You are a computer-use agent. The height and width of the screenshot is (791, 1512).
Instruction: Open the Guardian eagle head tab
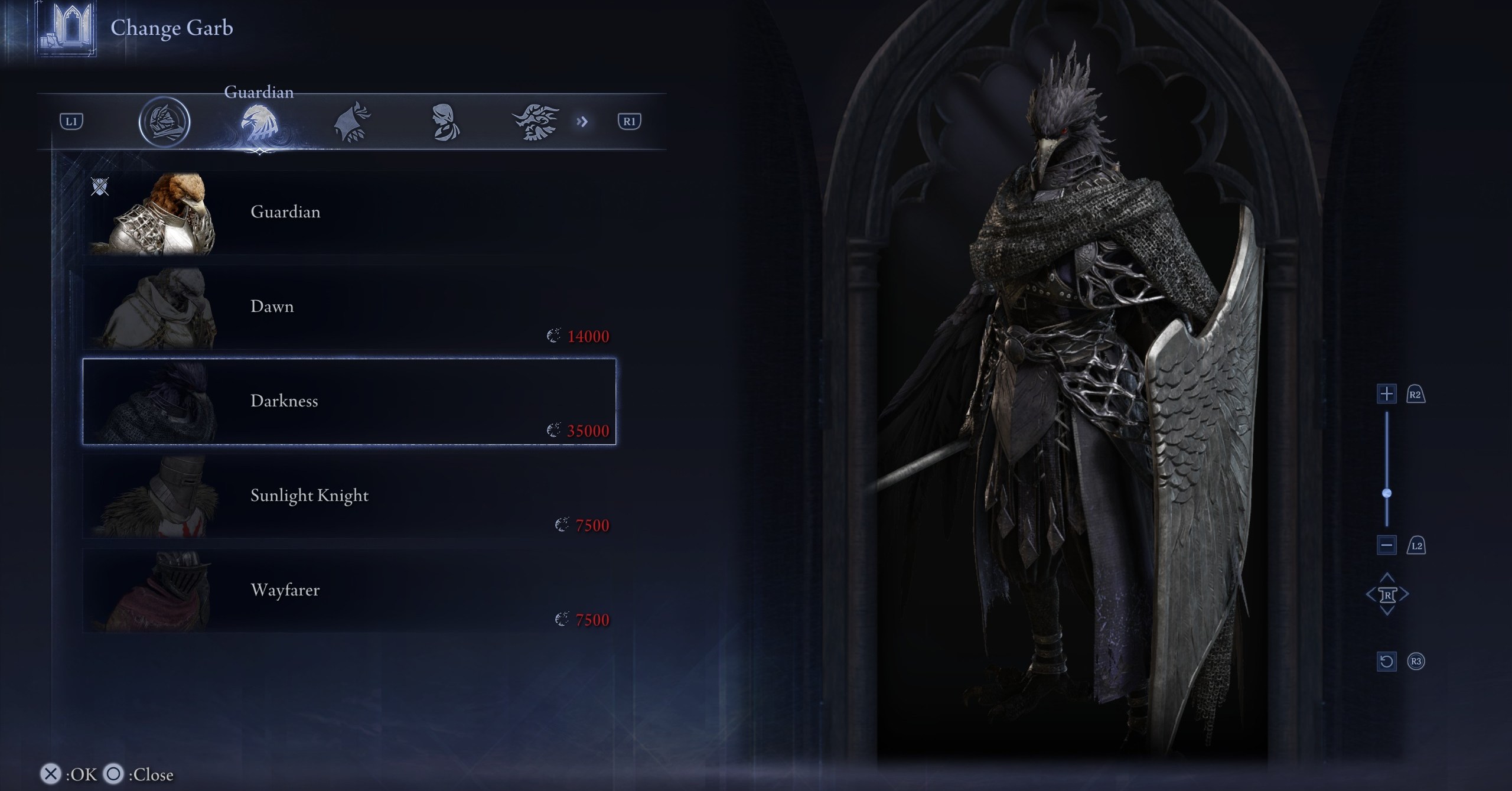[259, 123]
